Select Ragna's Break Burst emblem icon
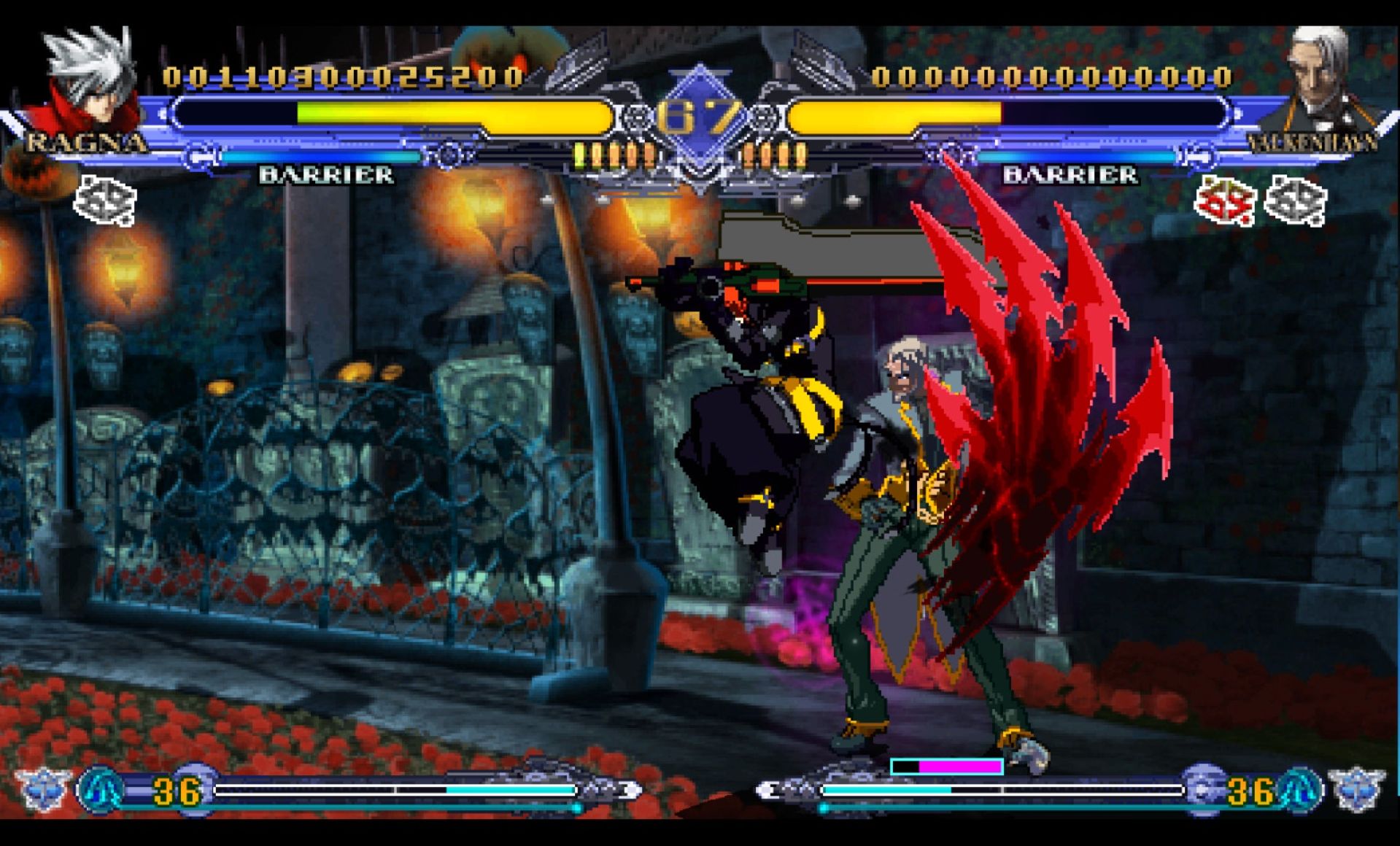The height and width of the screenshot is (846, 1400). (42, 788)
